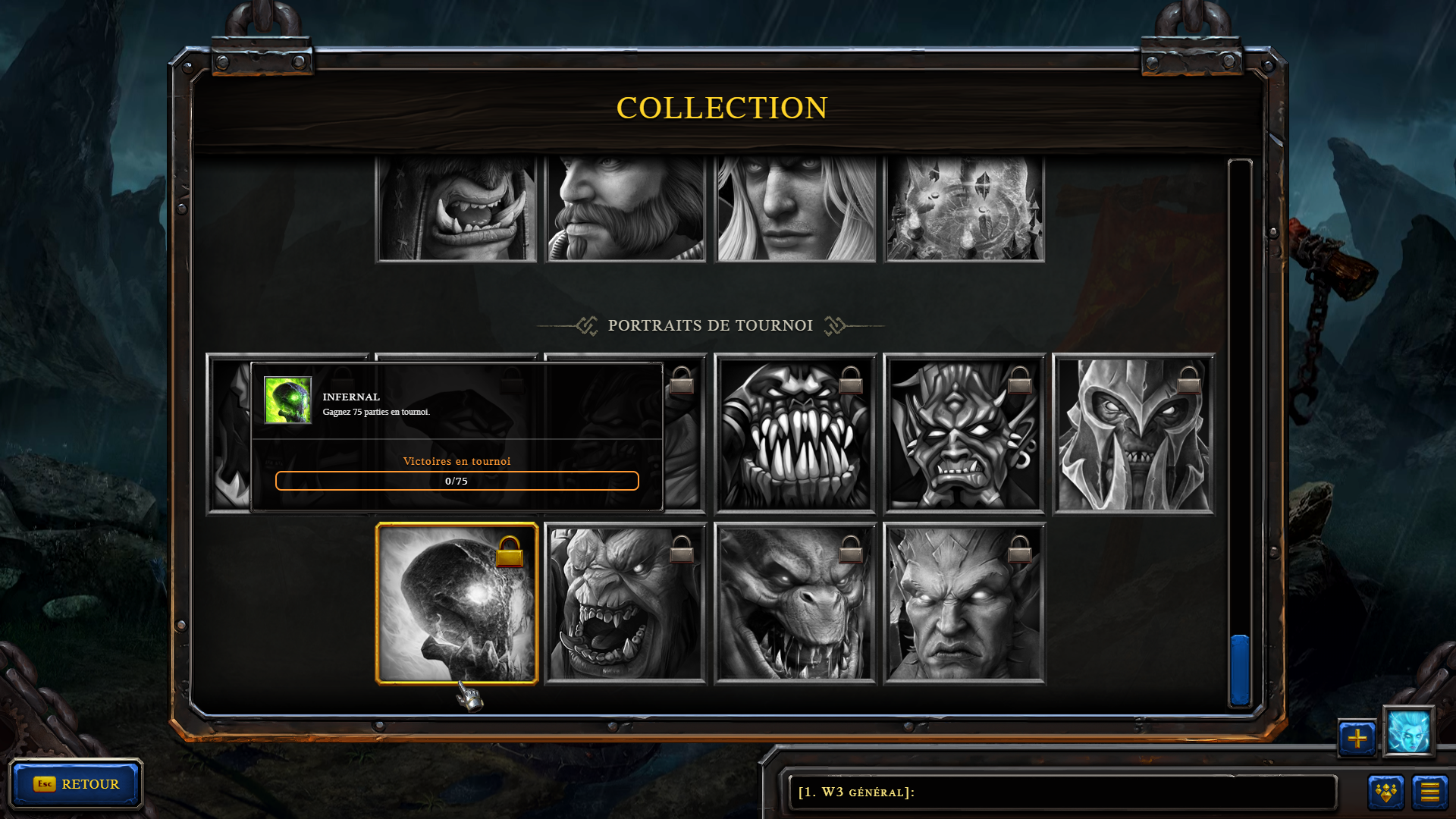Choose the snarling beast portrait

(x=795, y=604)
